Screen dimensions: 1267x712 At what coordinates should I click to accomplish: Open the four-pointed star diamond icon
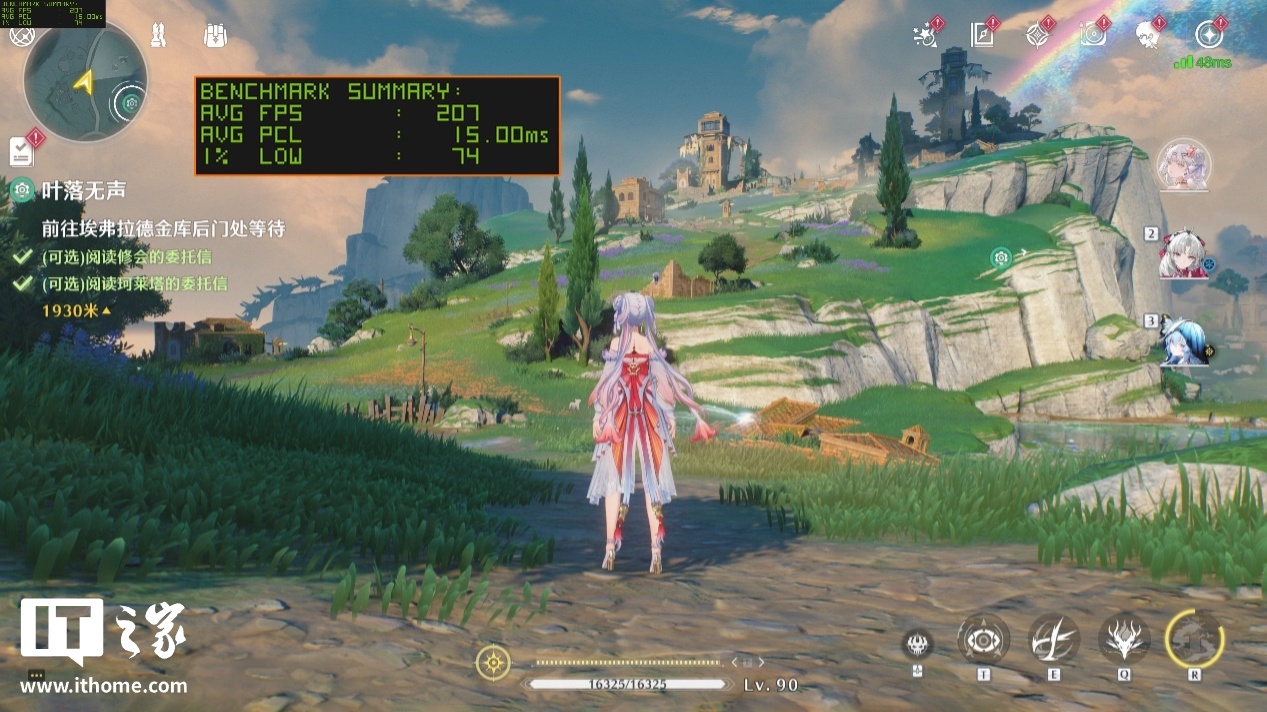[1036, 35]
